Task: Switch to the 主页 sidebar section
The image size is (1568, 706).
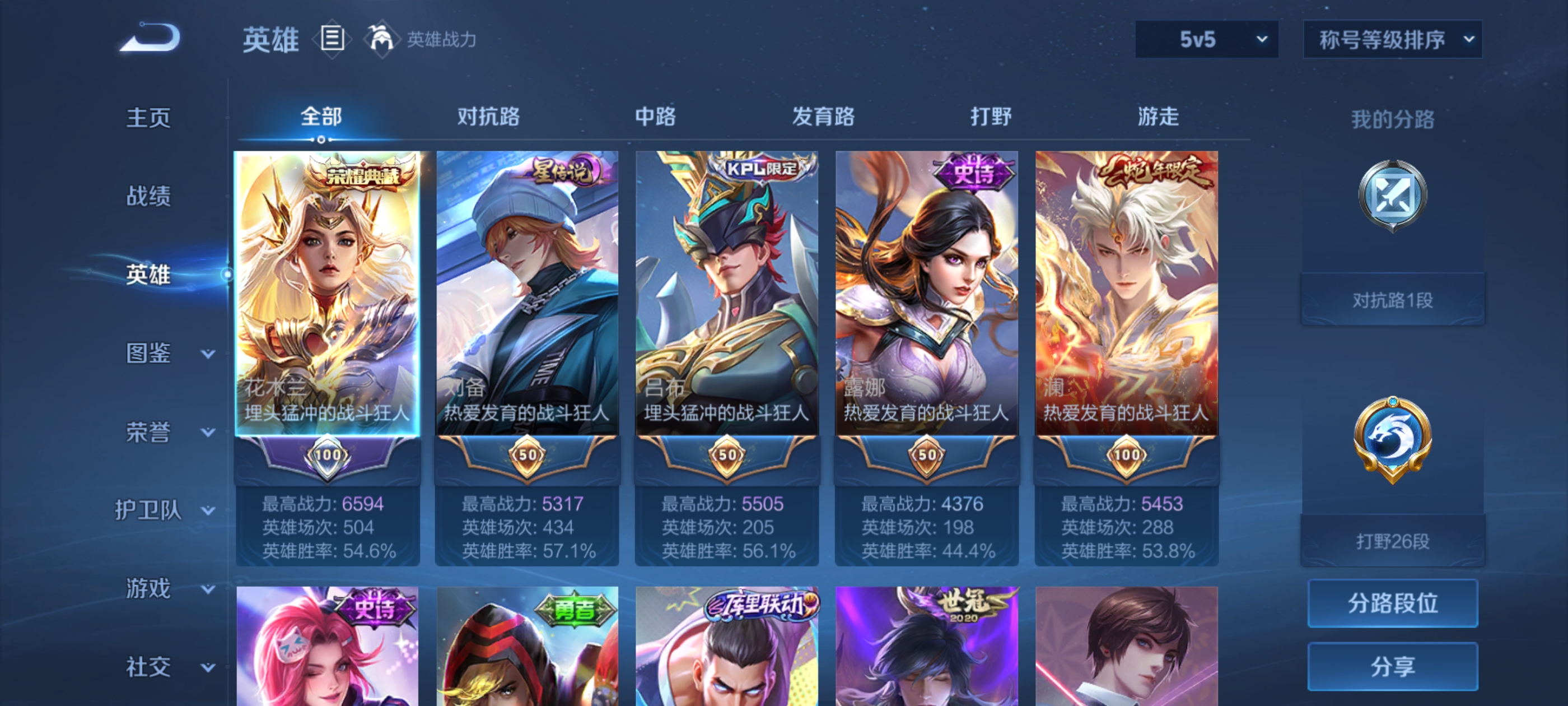Action: (147, 117)
